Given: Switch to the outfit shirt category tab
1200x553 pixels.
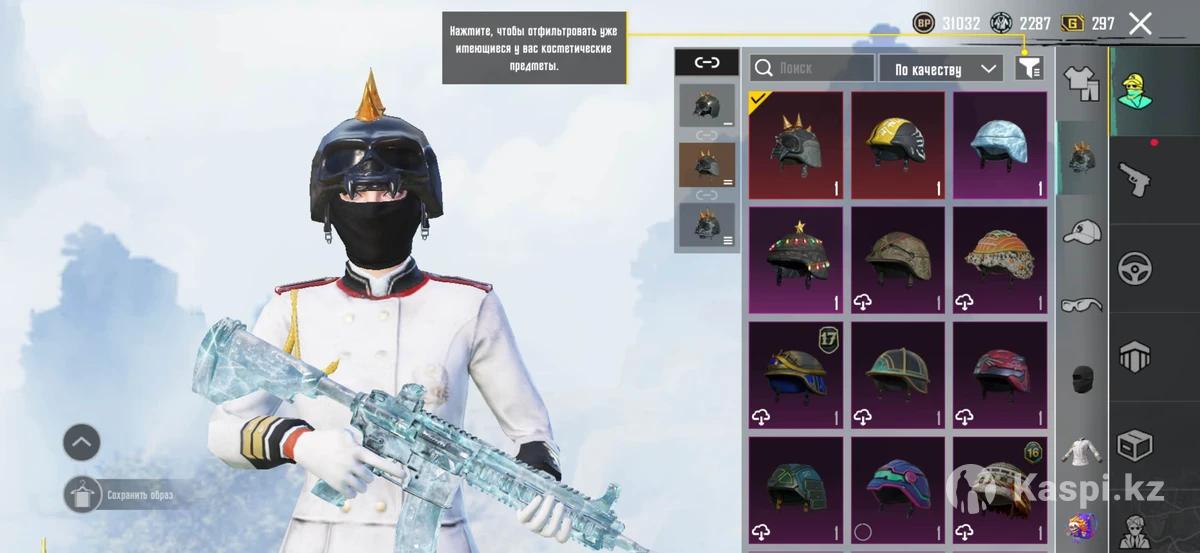Looking at the screenshot, I should [1081, 84].
